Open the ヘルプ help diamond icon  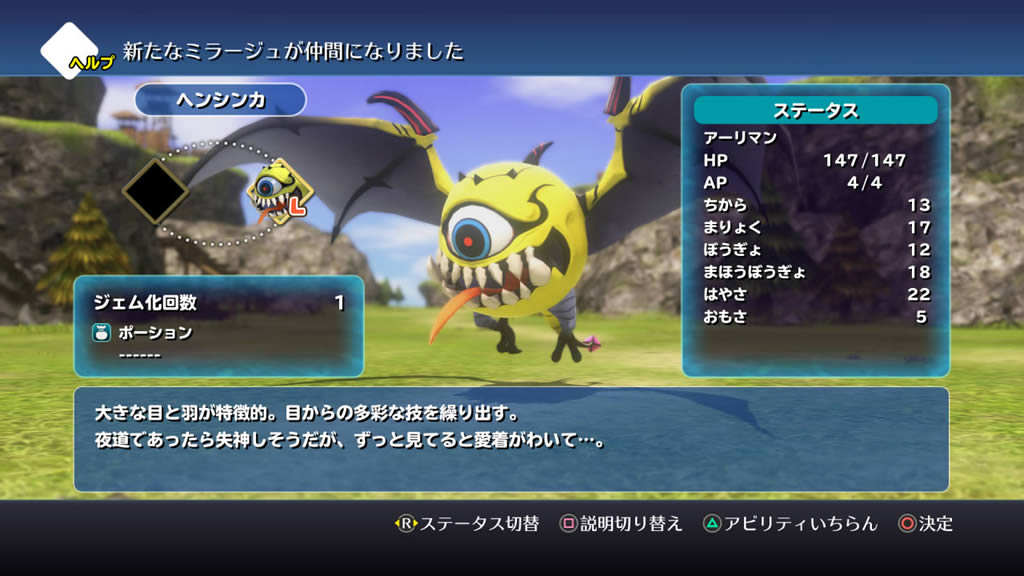pyautogui.click(x=71, y=50)
